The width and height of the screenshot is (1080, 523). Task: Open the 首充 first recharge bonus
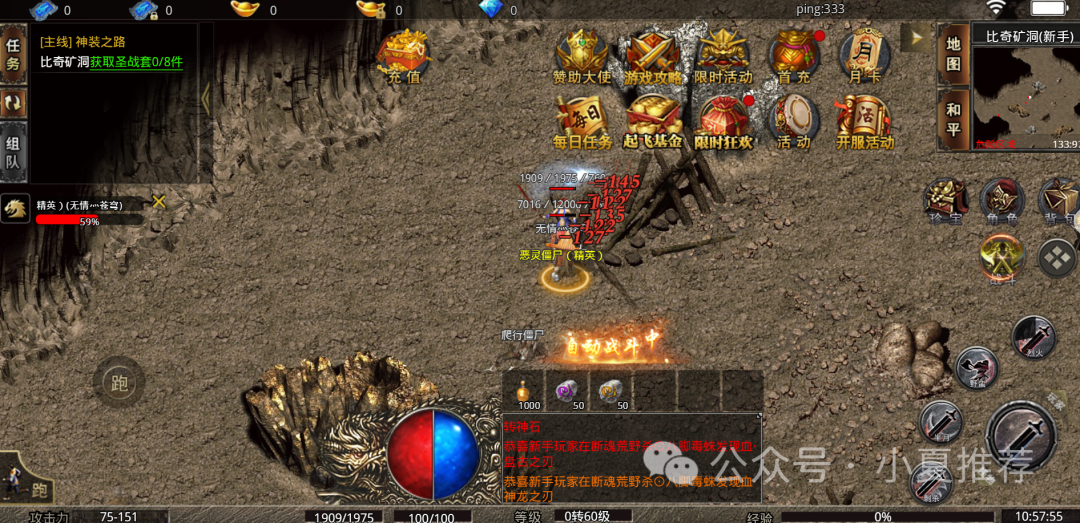(x=794, y=56)
